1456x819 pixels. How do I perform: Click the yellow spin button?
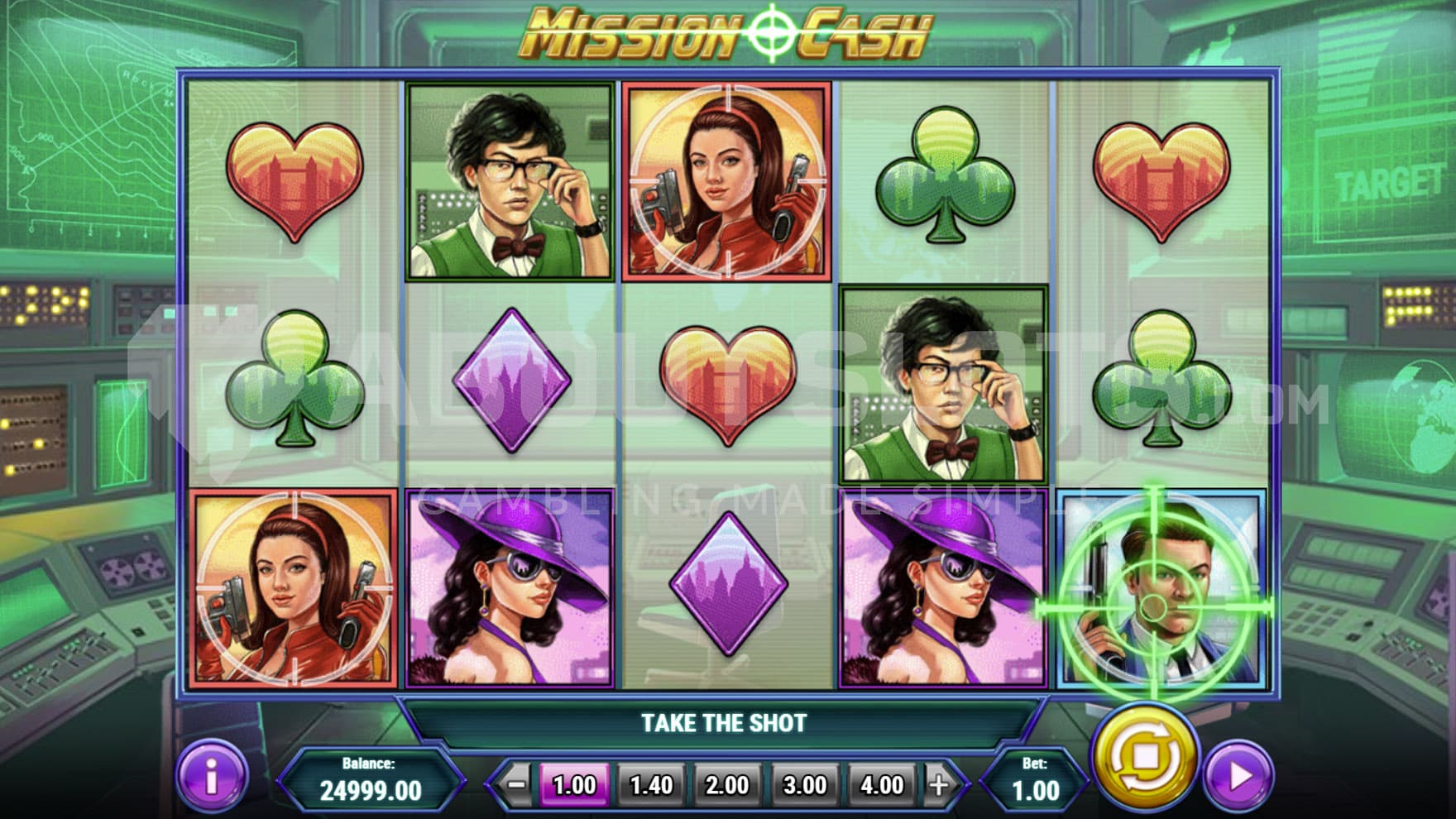1144,757
